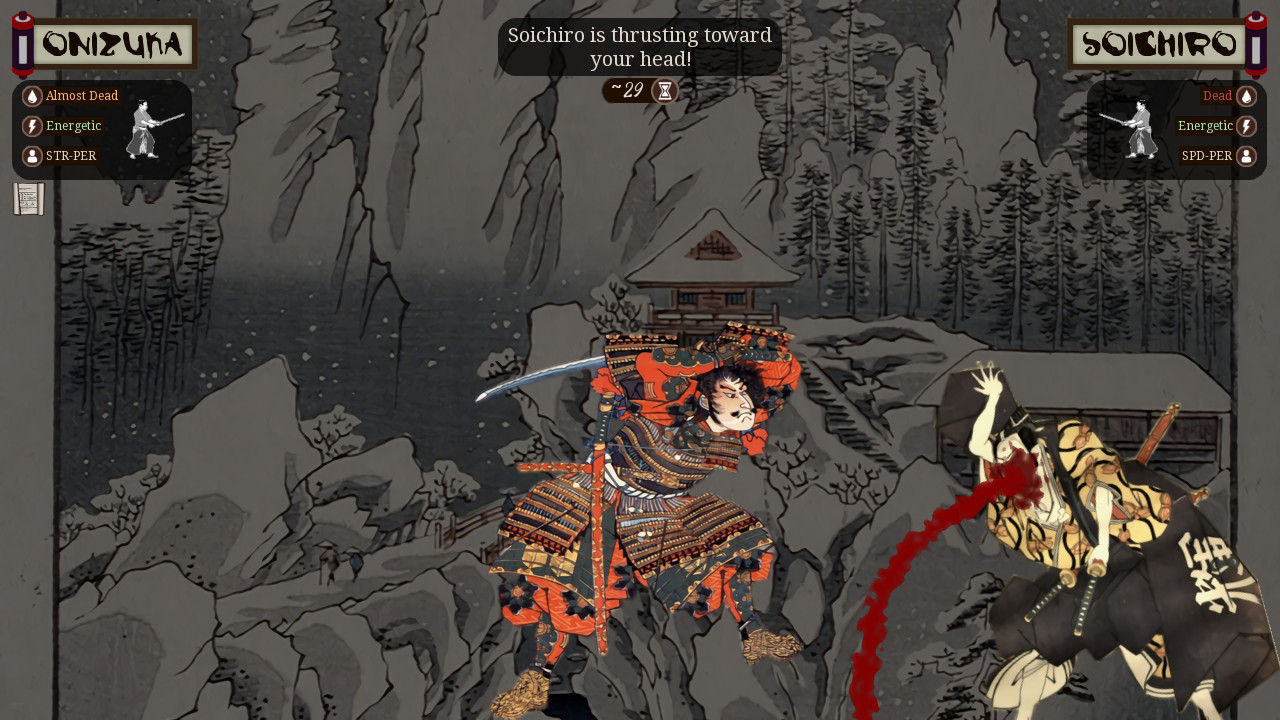Switch to the Onizuka status panel
The height and width of the screenshot is (720, 1280).
pos(100,128)
